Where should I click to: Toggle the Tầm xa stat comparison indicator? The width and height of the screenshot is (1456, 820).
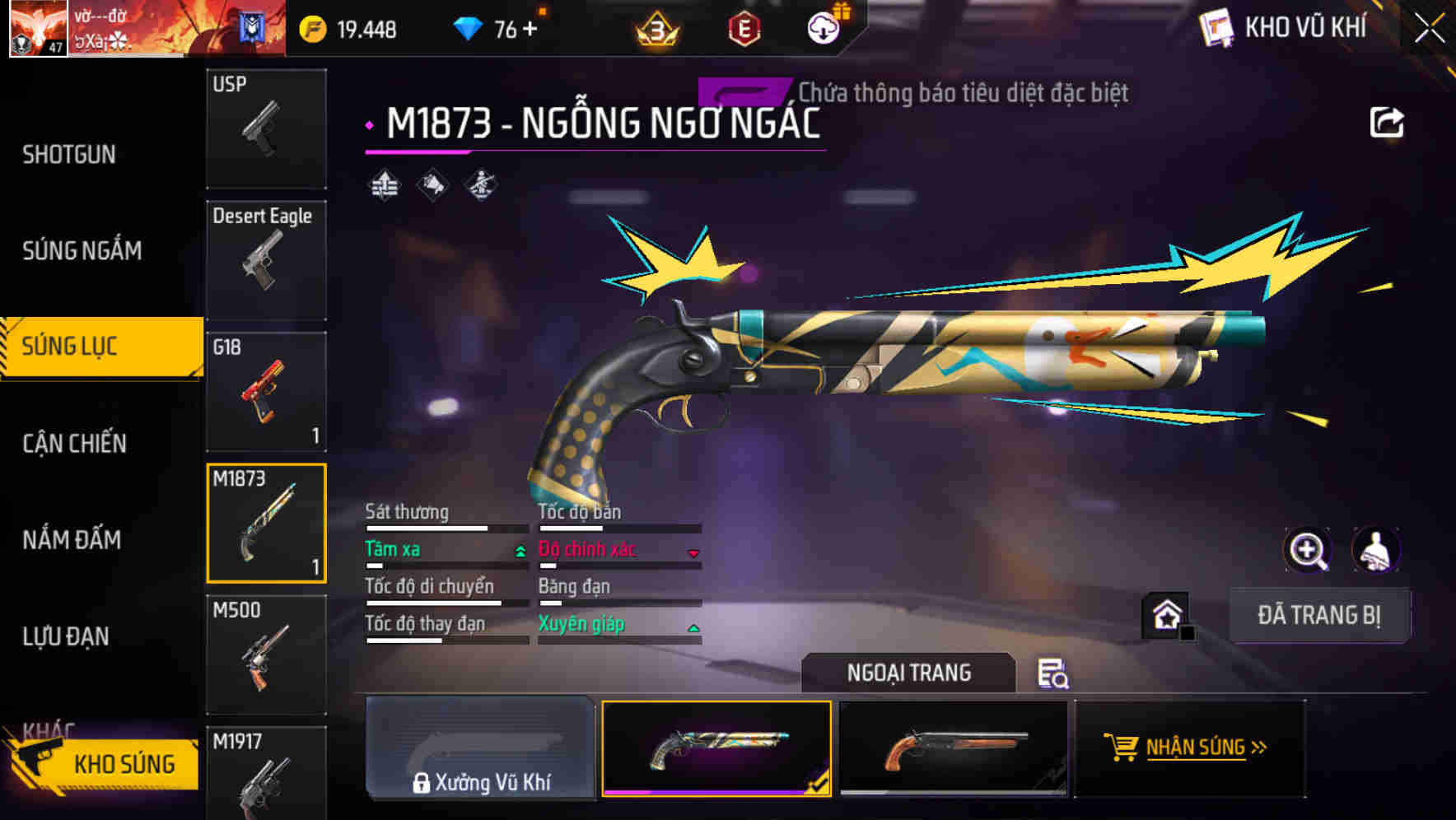click(x=519, y=551)
